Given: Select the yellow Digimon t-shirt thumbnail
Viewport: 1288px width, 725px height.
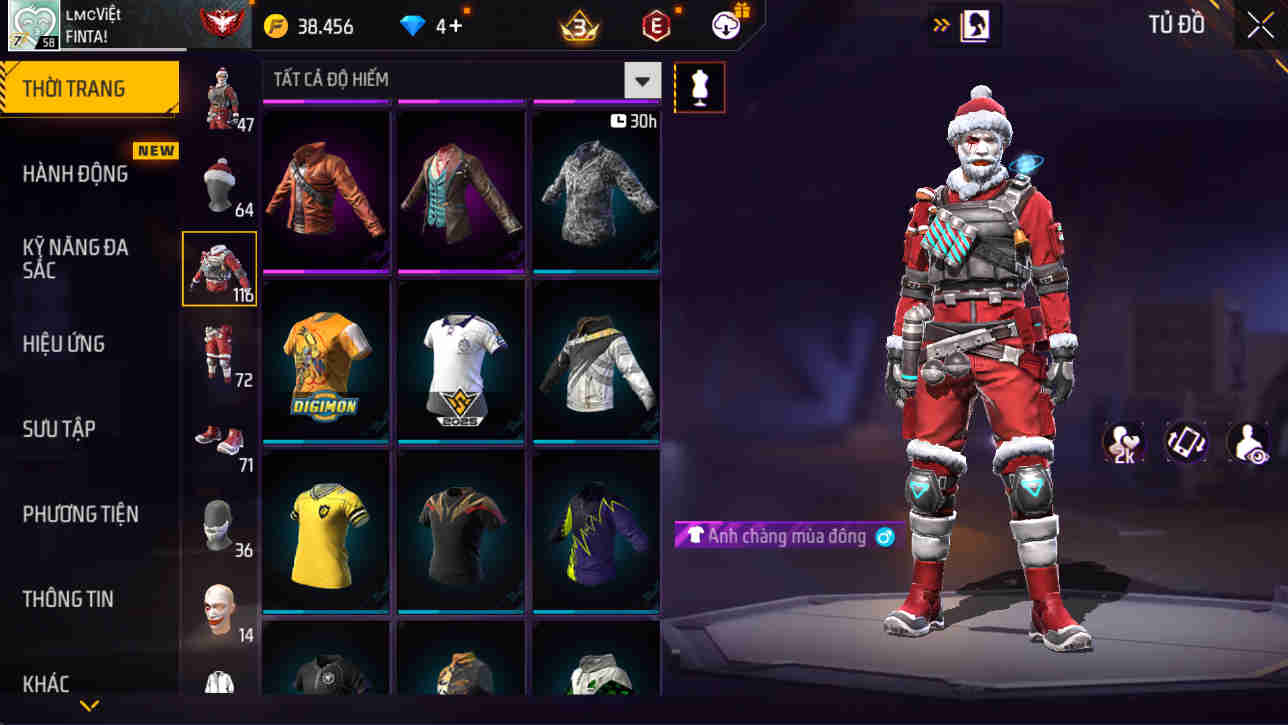Looking at the screenshot, I should click(x=325, y=362).
